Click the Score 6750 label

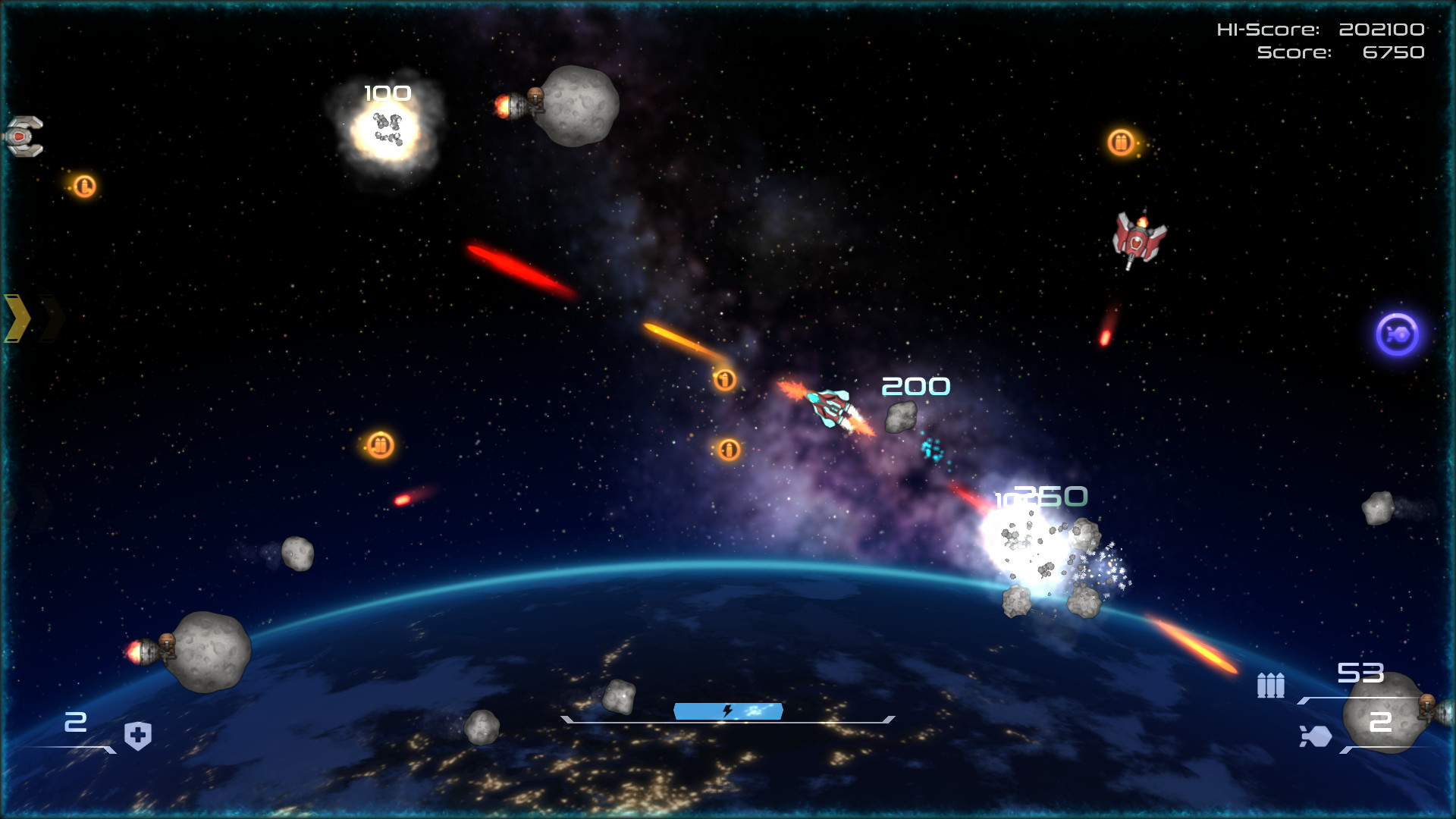(x=1342, y=54)
